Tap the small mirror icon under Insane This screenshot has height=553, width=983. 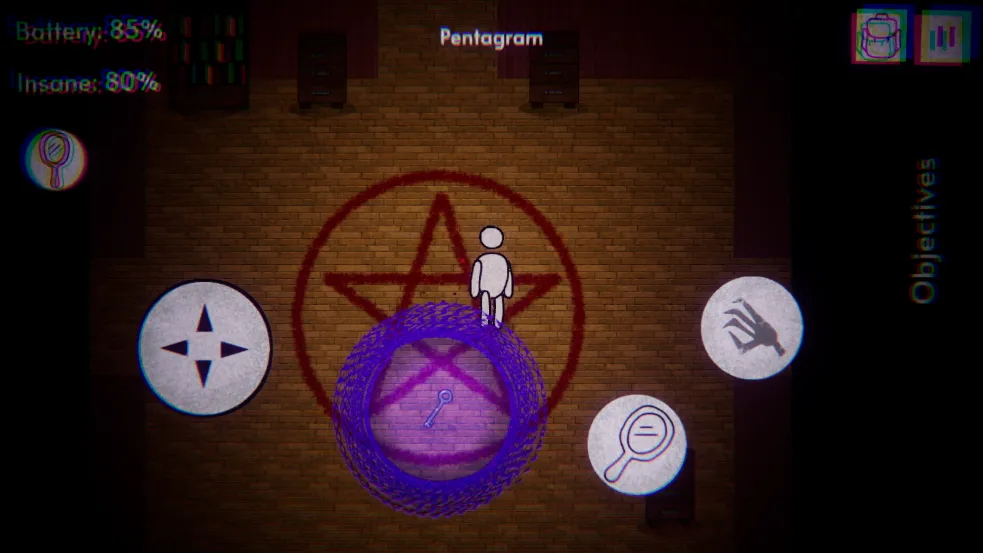point(56,160)
